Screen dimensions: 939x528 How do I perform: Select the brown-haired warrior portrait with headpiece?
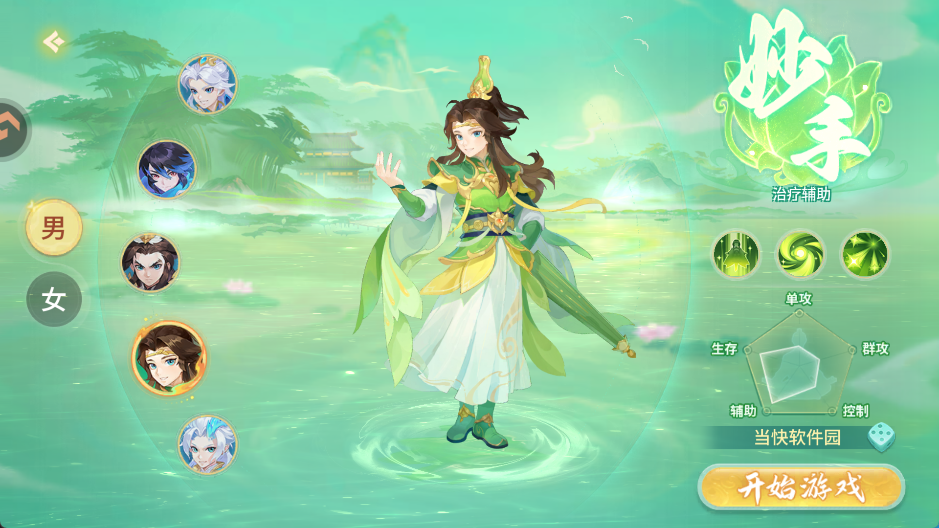(x=151, y=262)
